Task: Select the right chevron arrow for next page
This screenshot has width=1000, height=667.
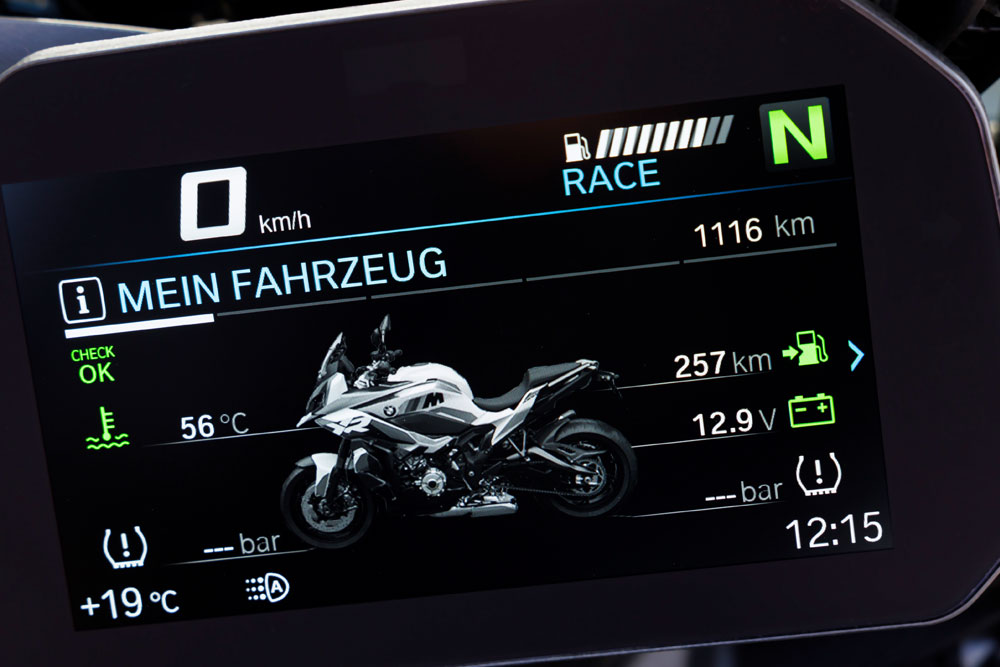Action: [856, 355]
